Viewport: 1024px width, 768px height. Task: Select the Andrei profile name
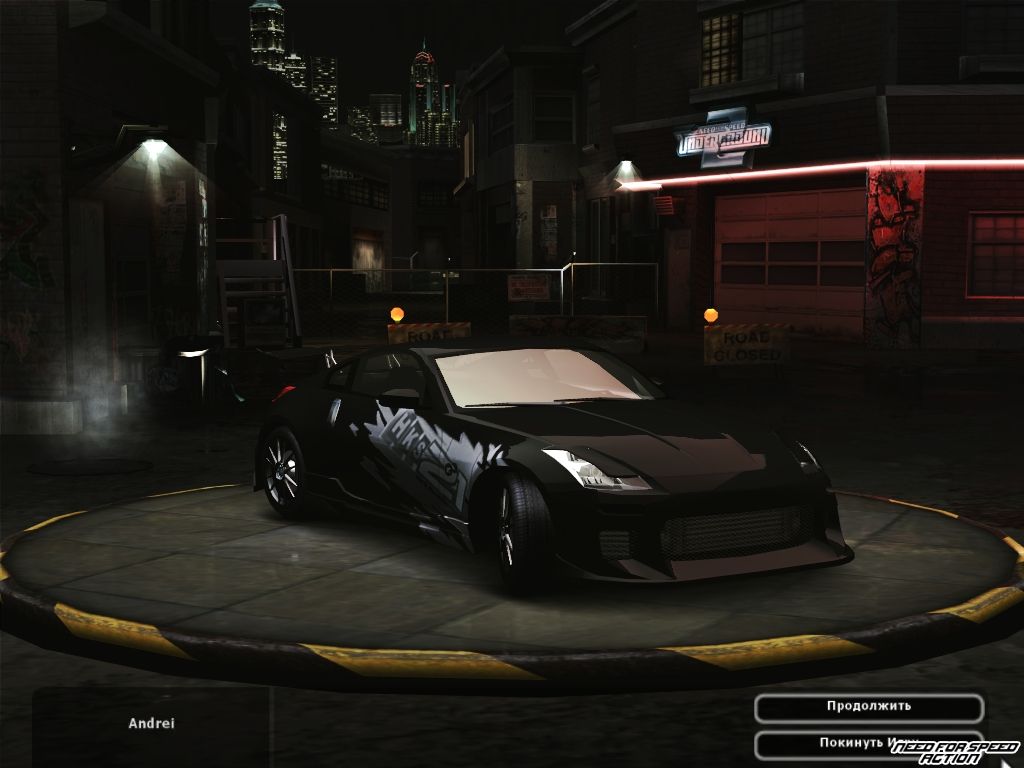click(x=151, y=723)
